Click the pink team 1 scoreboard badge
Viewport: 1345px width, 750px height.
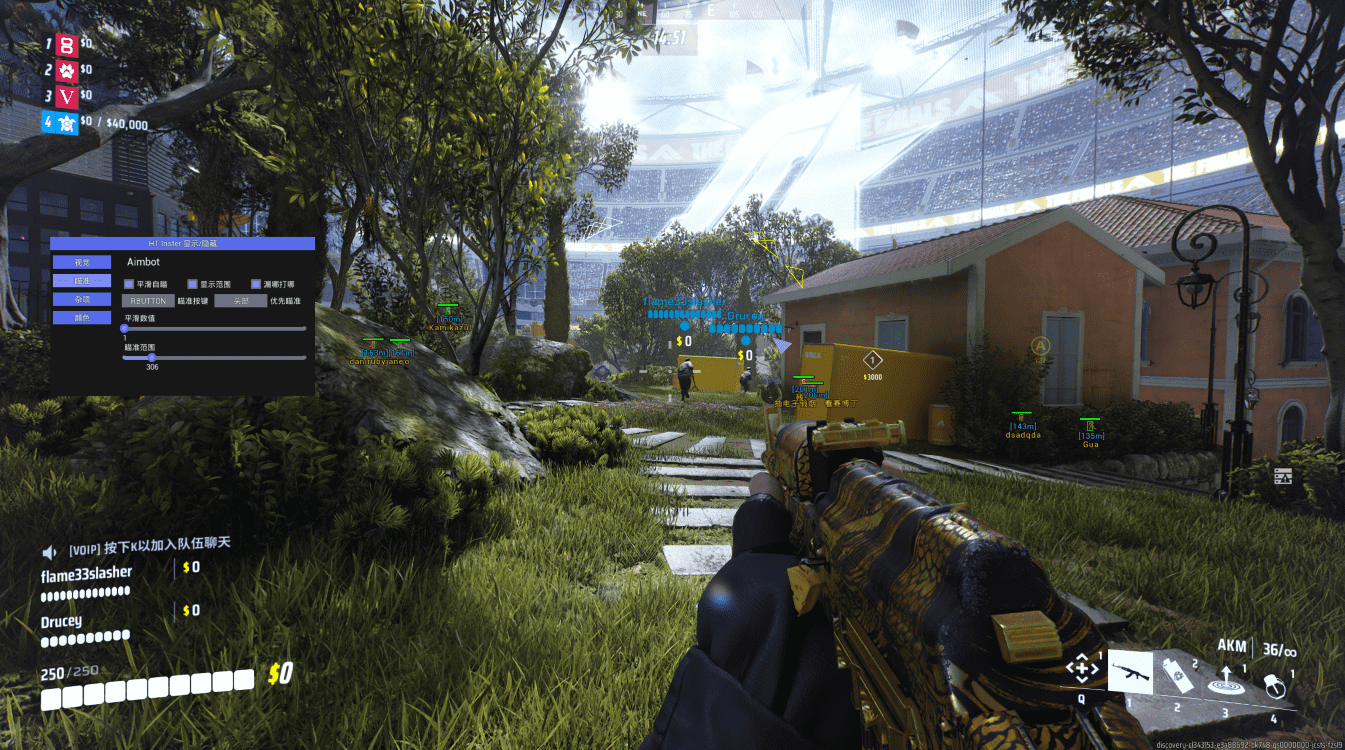click(x=66, y=44)
